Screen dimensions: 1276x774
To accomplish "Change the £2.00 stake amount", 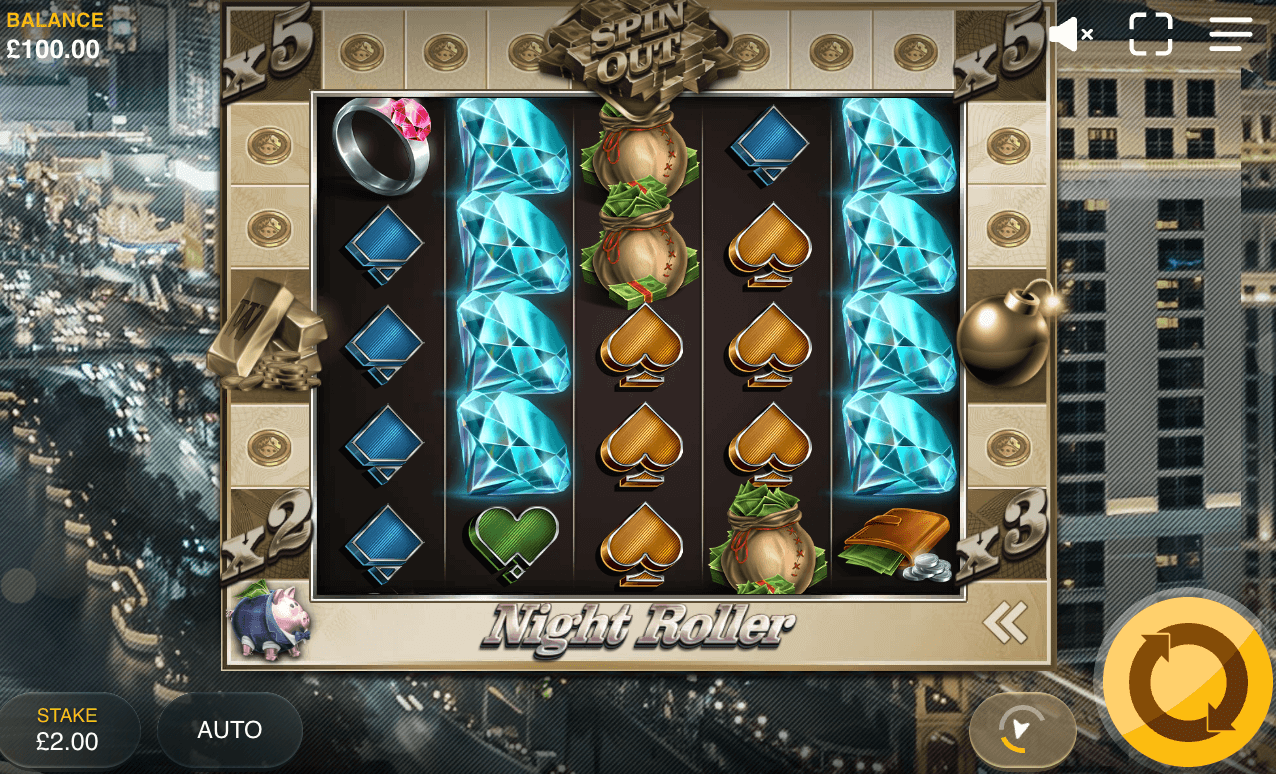I will coord(68,730).
